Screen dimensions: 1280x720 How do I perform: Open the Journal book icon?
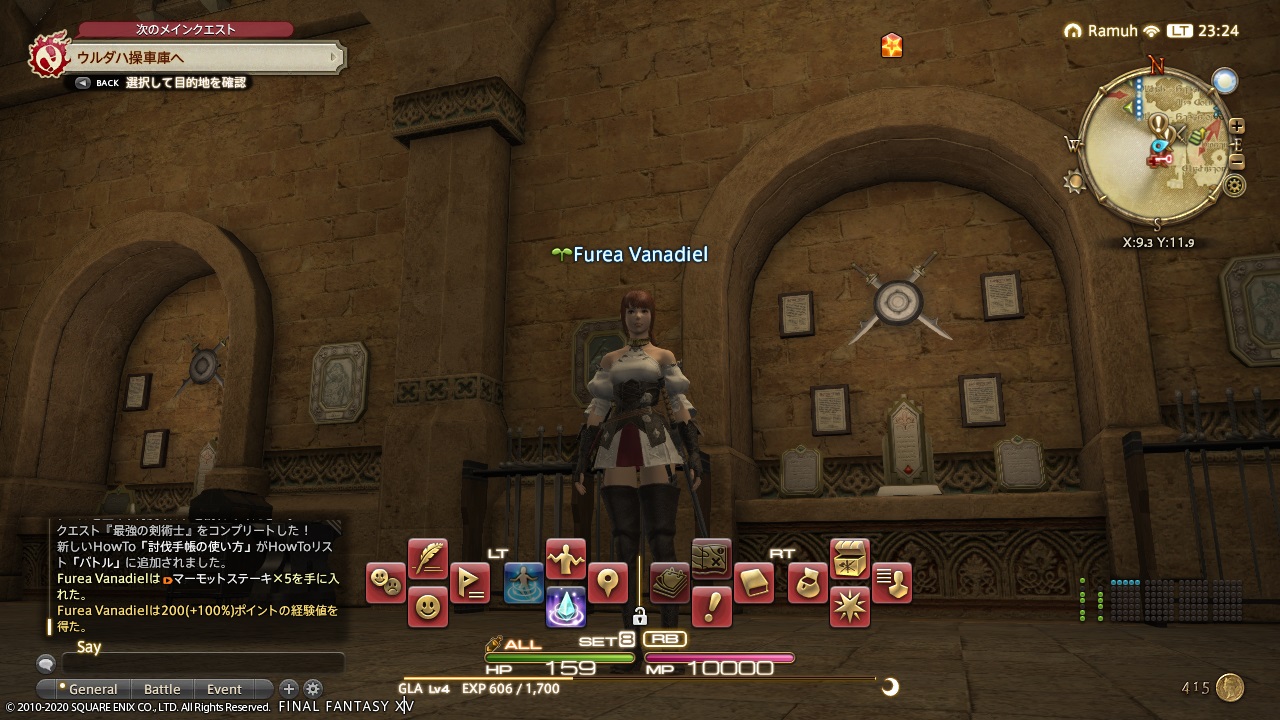pyautogui.click(x=752, y=580)
